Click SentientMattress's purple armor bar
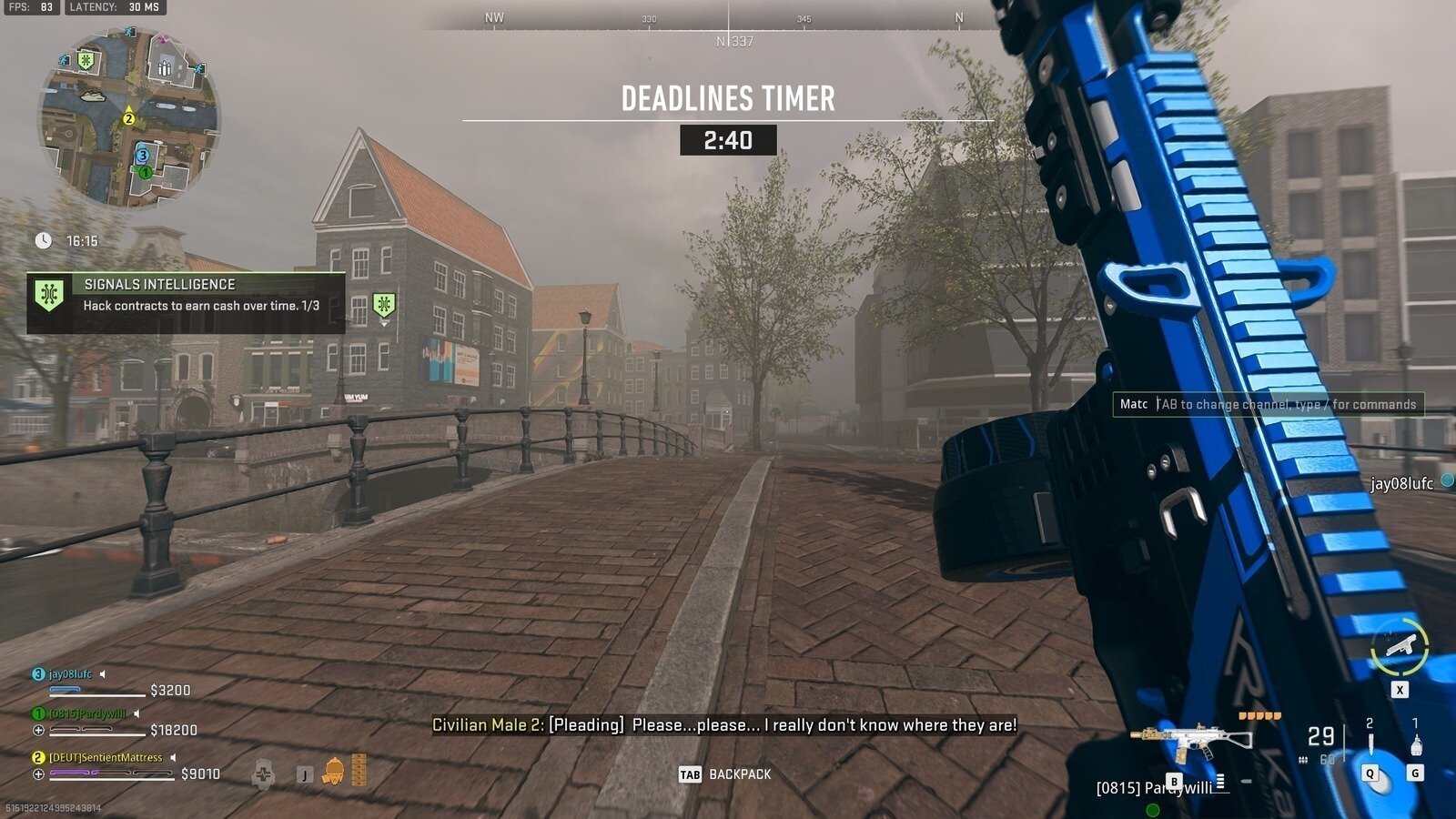1456x819 pixels. pyautogui.click(x=71, y=772)
